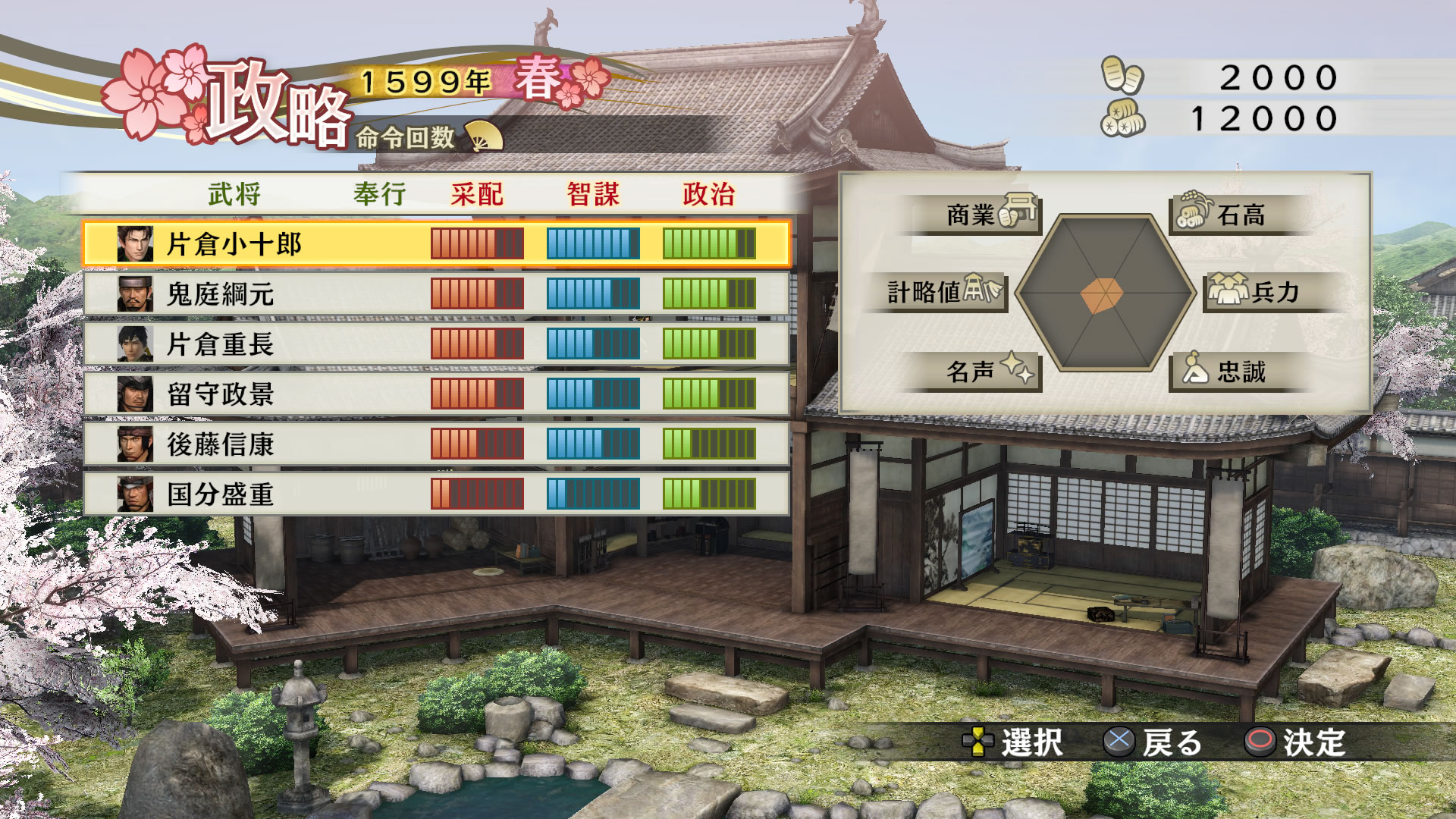Select 国分盛重 at the list bottom
This screenshot has height=819, width=1456.
click(x=436, y=494)
